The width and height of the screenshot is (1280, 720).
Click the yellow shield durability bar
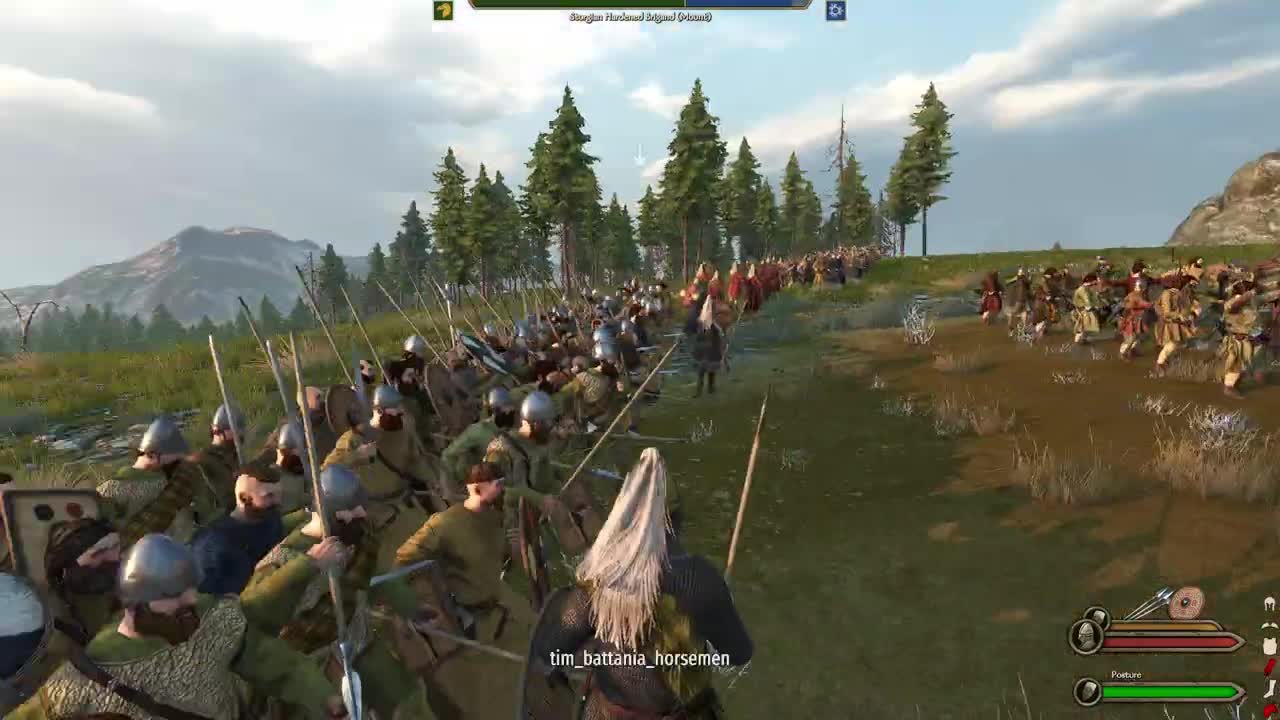(1161, 626)
